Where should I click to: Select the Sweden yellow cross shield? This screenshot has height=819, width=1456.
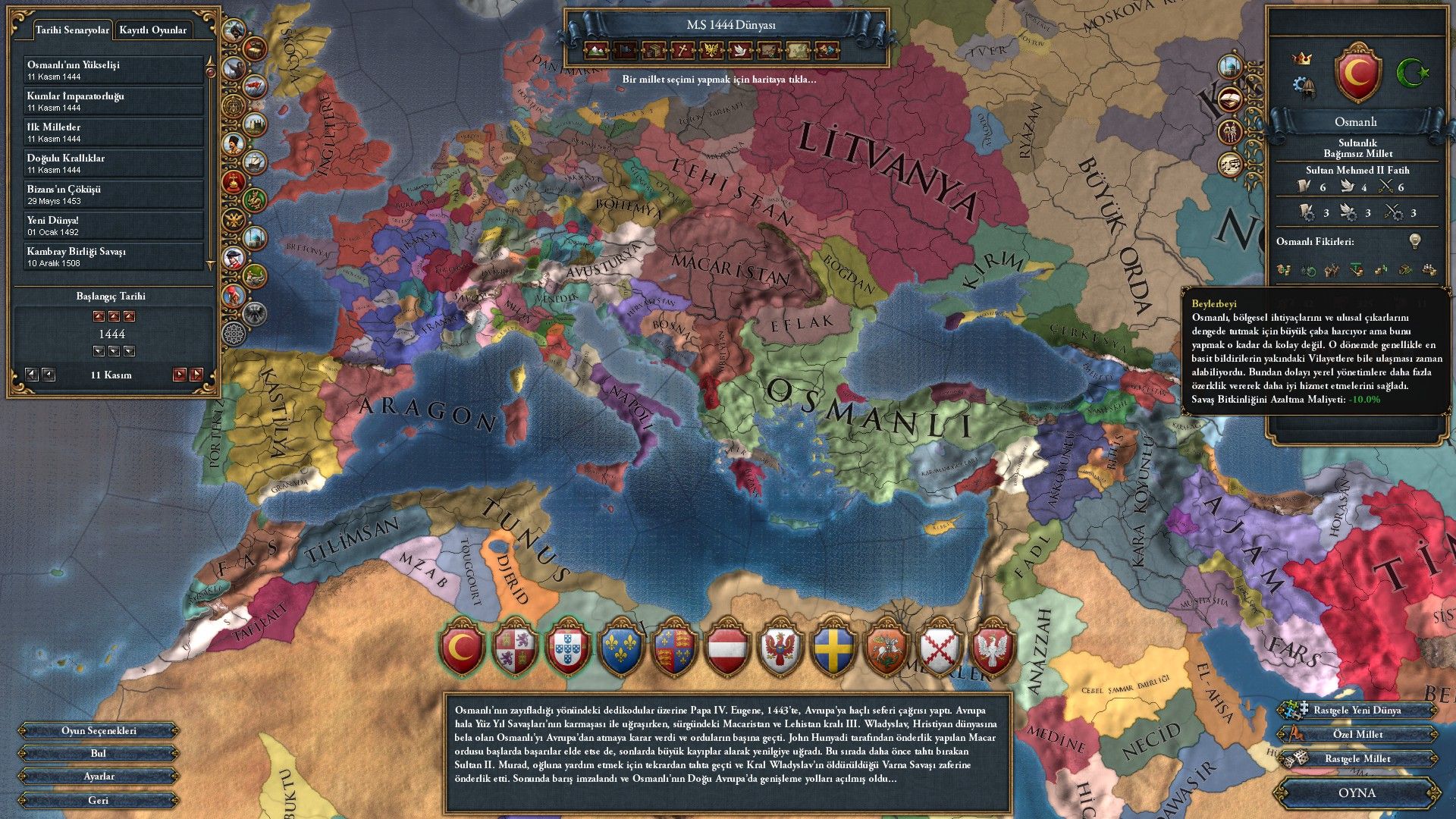coord(833,649)
